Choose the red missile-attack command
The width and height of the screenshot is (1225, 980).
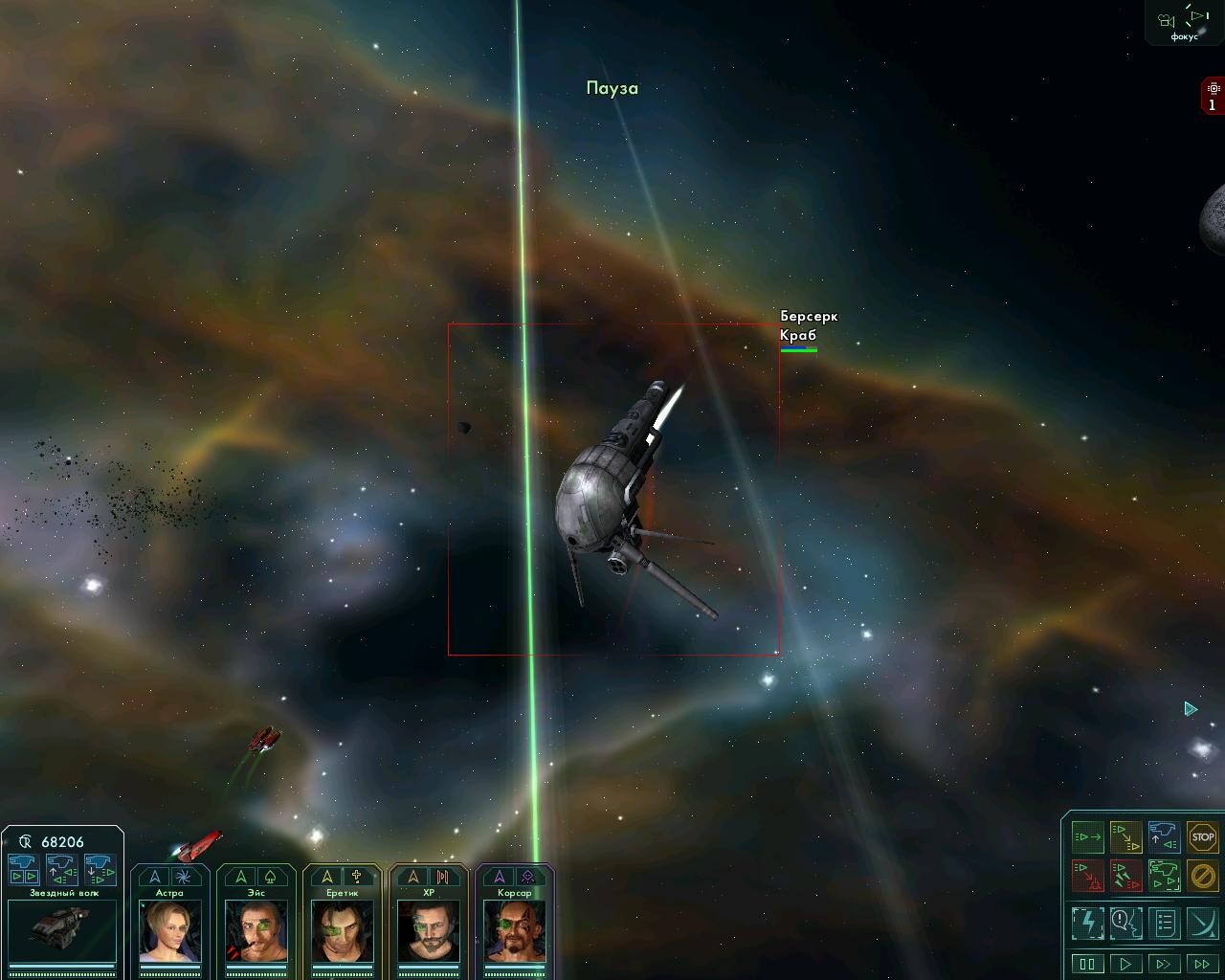tap(1125, 875)
